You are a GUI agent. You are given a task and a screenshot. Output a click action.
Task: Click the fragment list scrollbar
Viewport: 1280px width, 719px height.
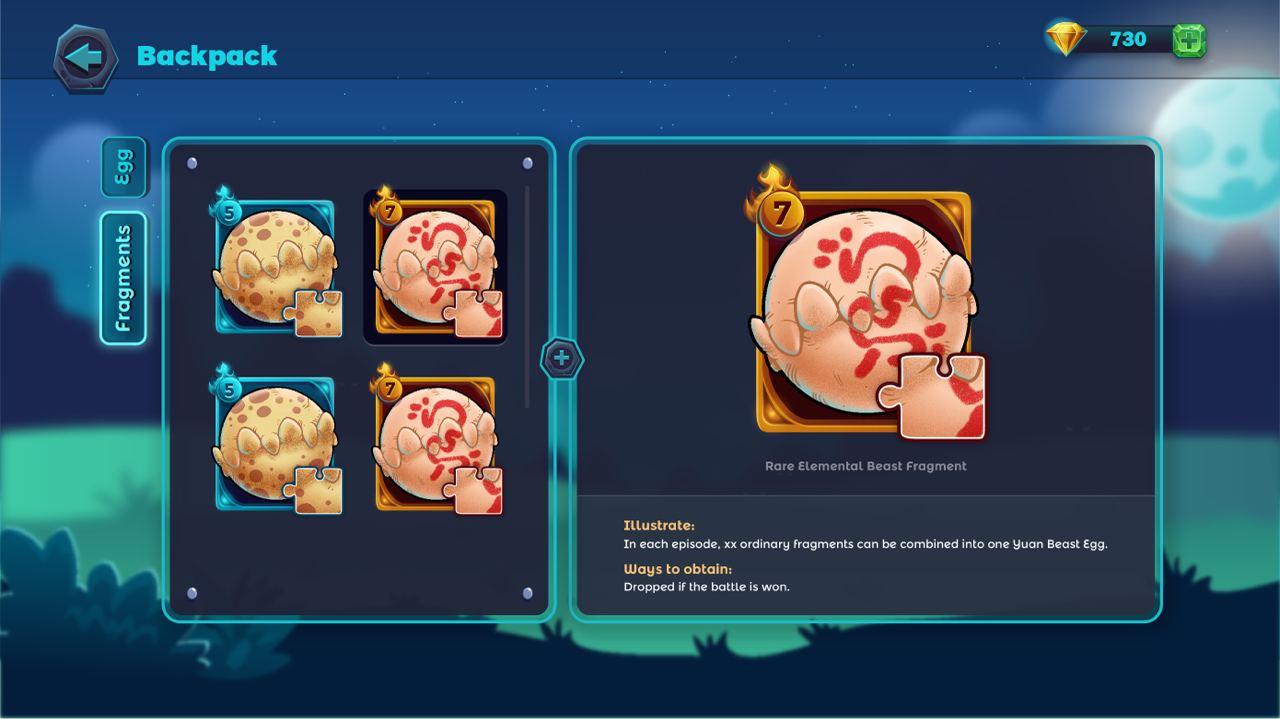tap(527, 297)
